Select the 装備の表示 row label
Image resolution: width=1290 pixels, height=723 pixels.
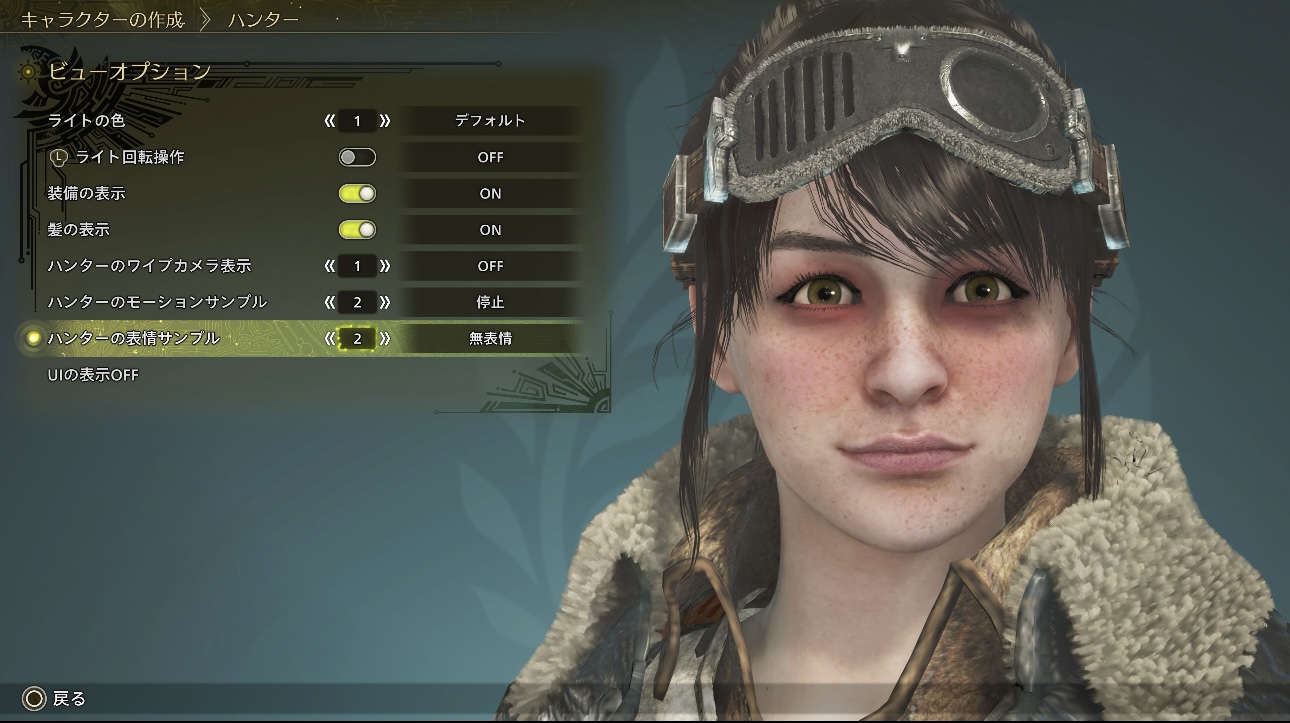86,194
